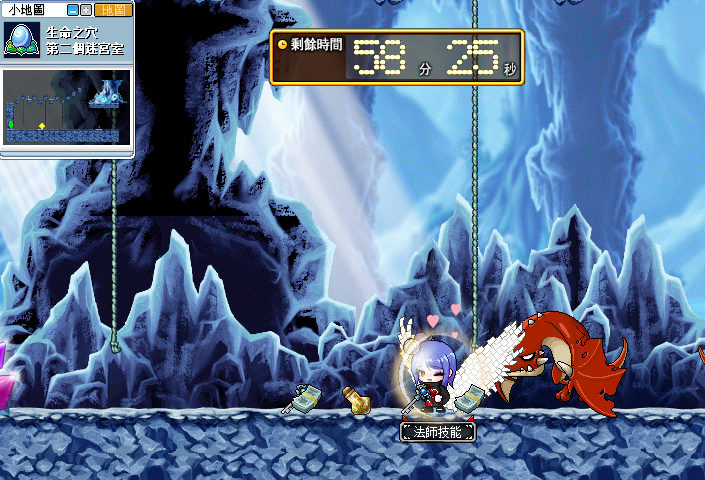Click the minimap display area

pos(65,105)
